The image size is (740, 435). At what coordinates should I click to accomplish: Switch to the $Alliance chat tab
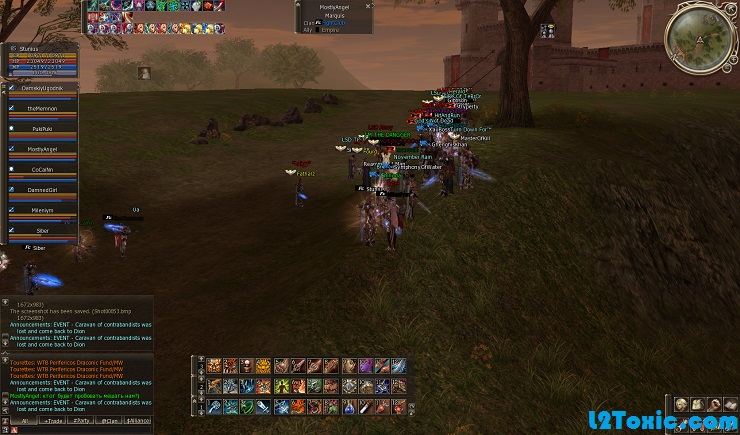tap(139, 421)
